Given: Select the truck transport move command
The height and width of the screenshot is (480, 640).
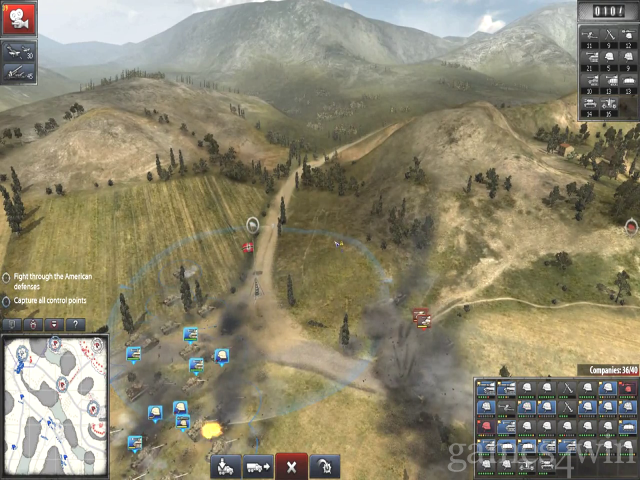Looking at the screenshot, I should point(257,466).
